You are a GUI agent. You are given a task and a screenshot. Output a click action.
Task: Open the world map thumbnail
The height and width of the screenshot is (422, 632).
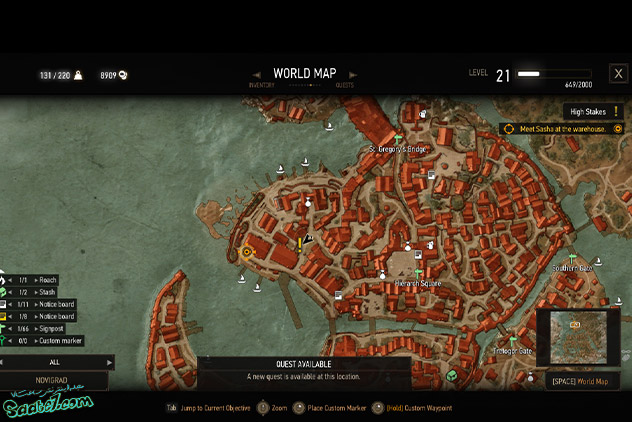(578, 338)
